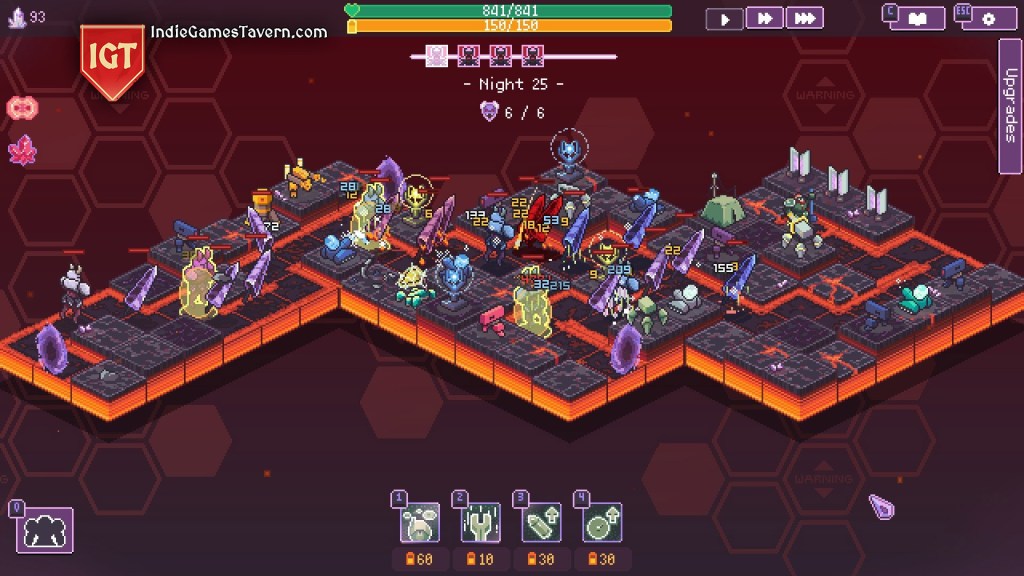Image resolution: width=1024 pixels, height=576 pixels.
Task: Activate triple fast-forward speed
Action: tap(805, 18)
